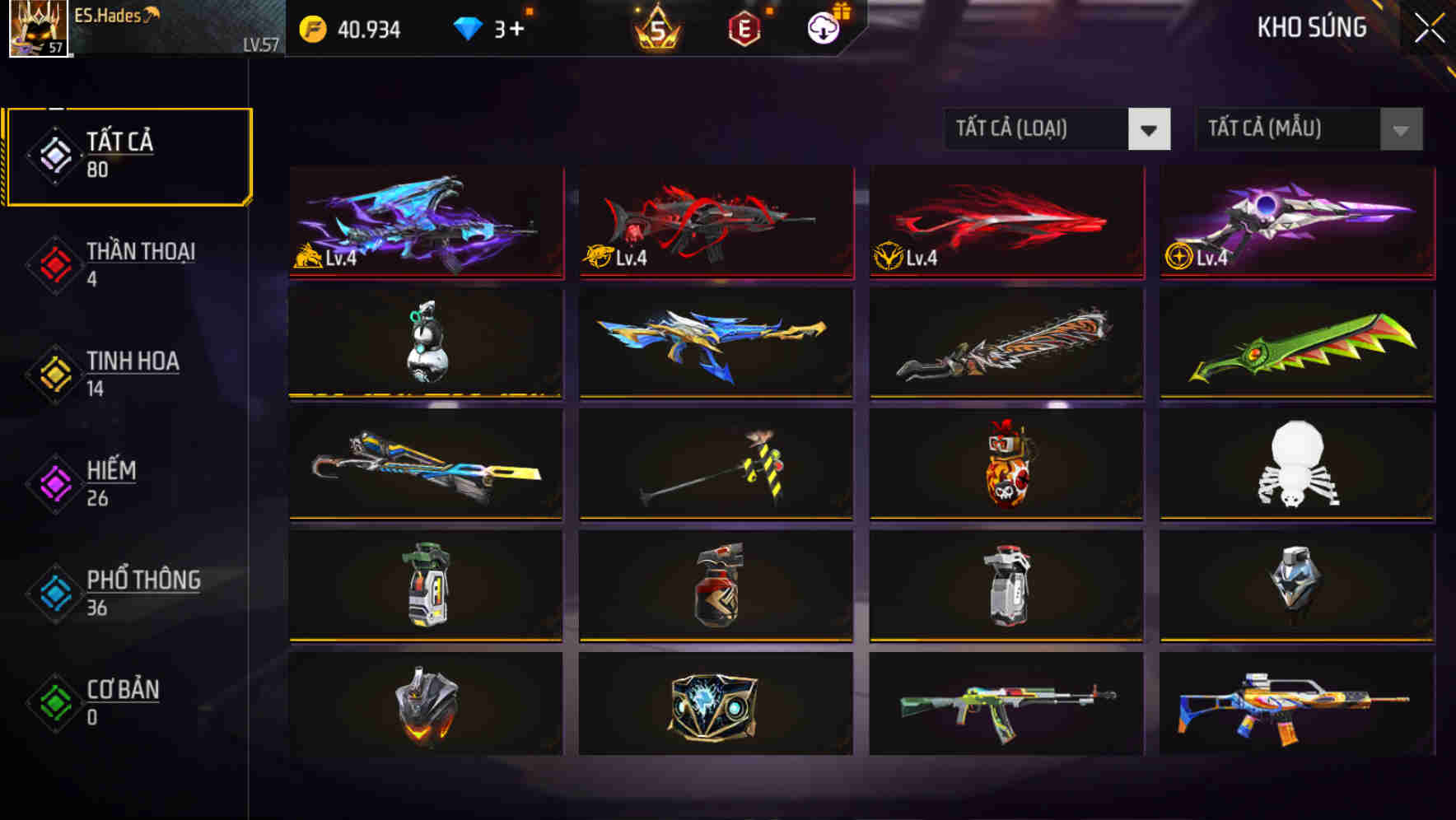The image size is (1456, 820).
Task: Switch to the PHỔ THÔNG rarity filter
Action: (x=143, y=582)
